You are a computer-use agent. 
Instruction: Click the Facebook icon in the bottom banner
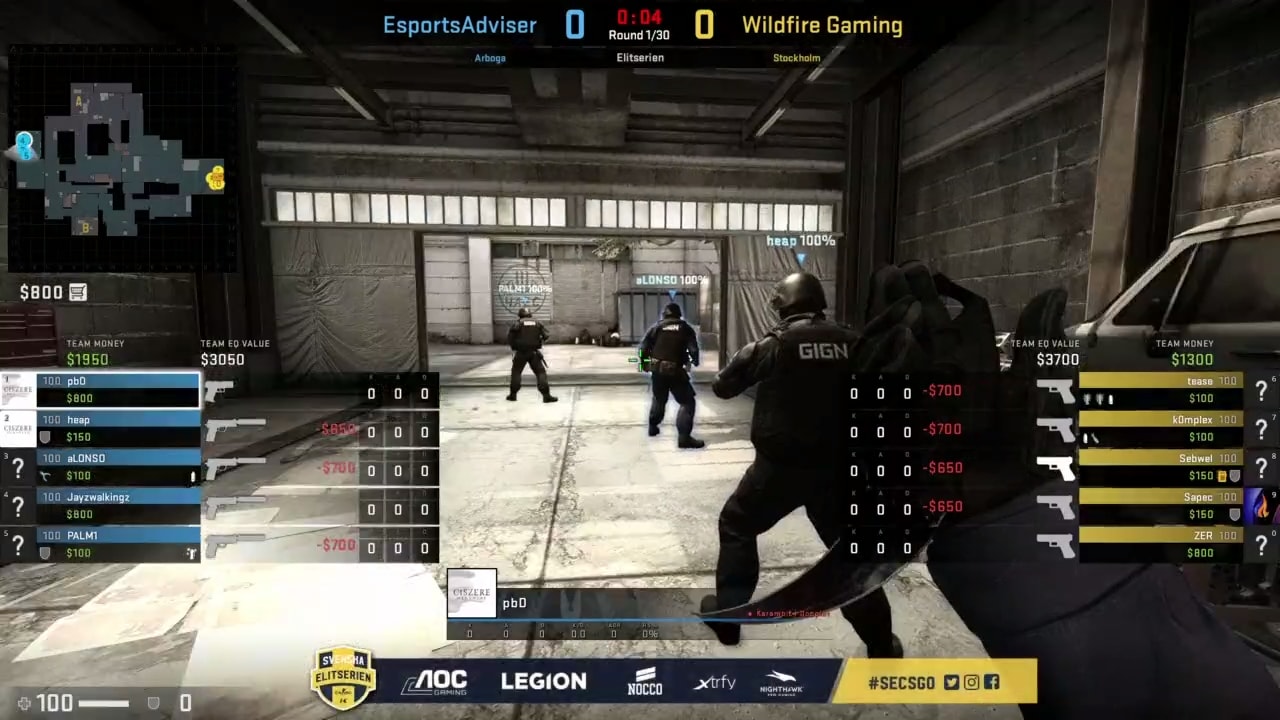991,682
